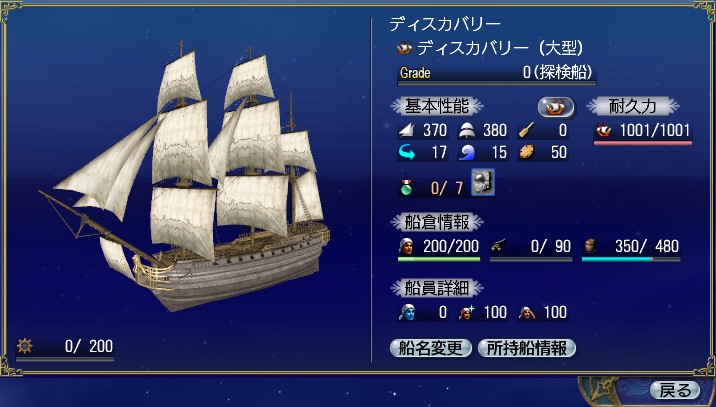The height and width of the screenshot is (407, 716).
Task: Open the 所持船情報 owned ships info
Action: click(x=527, y=348)
